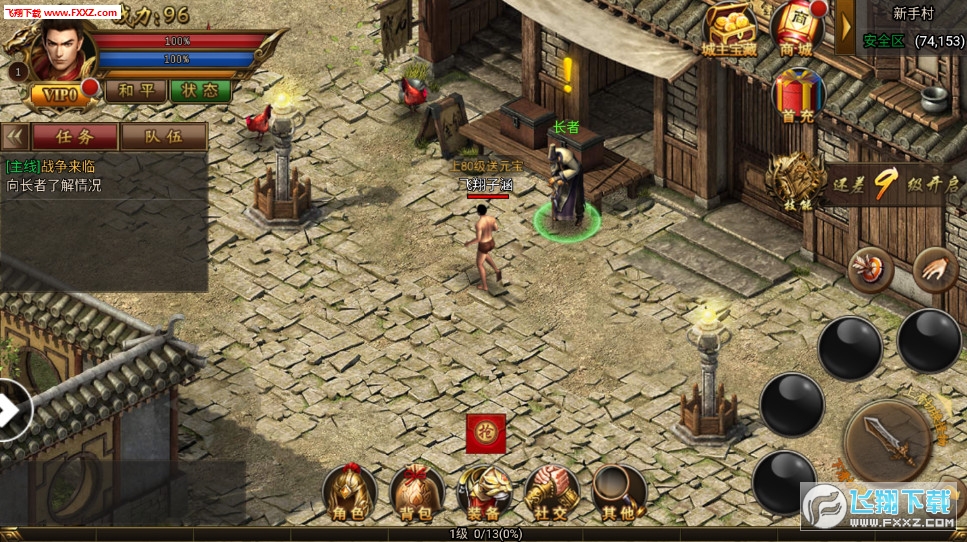The height and width of the screenshot is (542, 967).
Task: Open the 商城 shop
Action: (796, 28)
